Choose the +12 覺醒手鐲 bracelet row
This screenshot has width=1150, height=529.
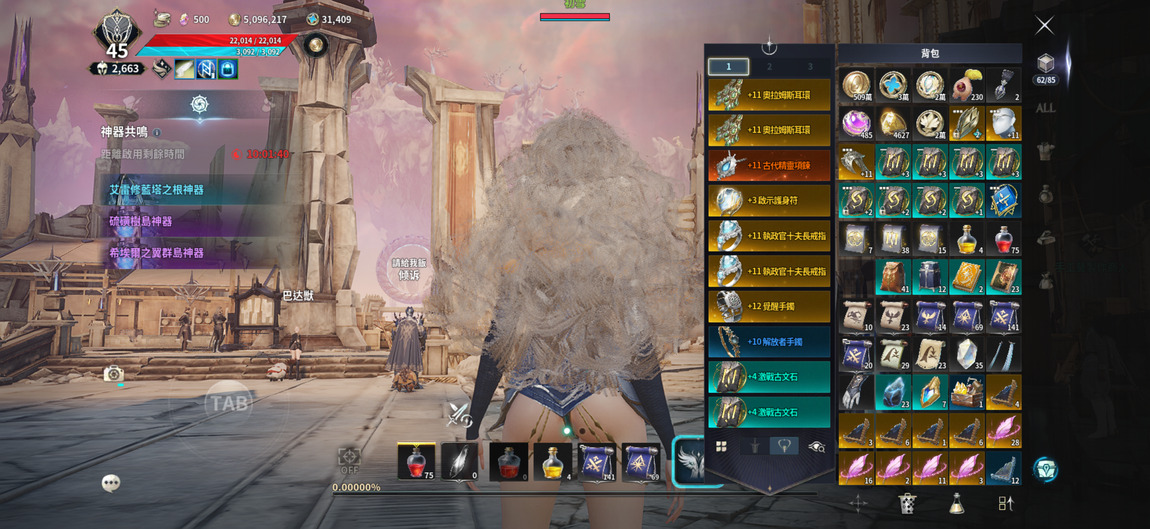point(769,306)
